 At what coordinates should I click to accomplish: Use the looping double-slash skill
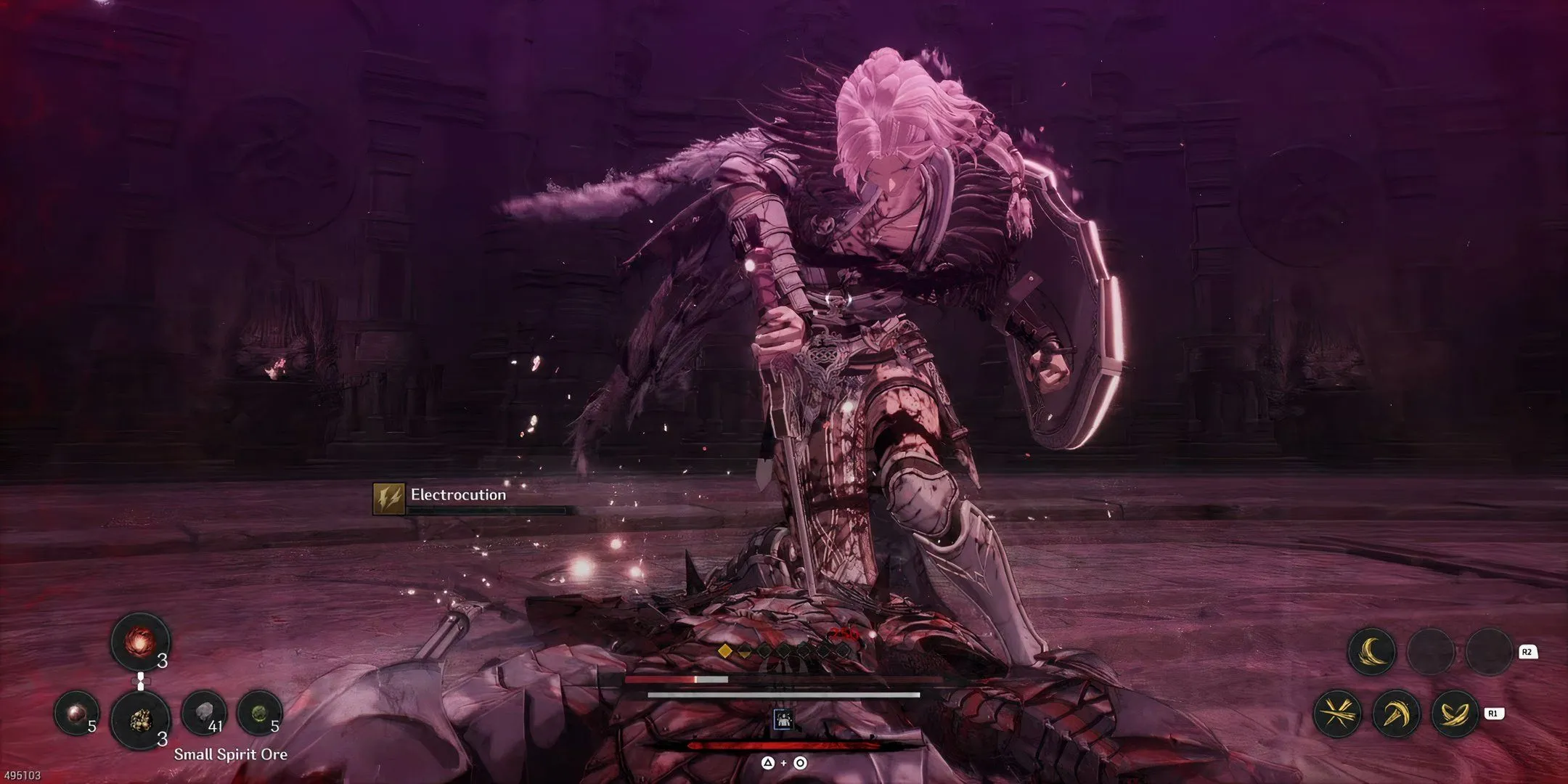[x=1454, y=714]
